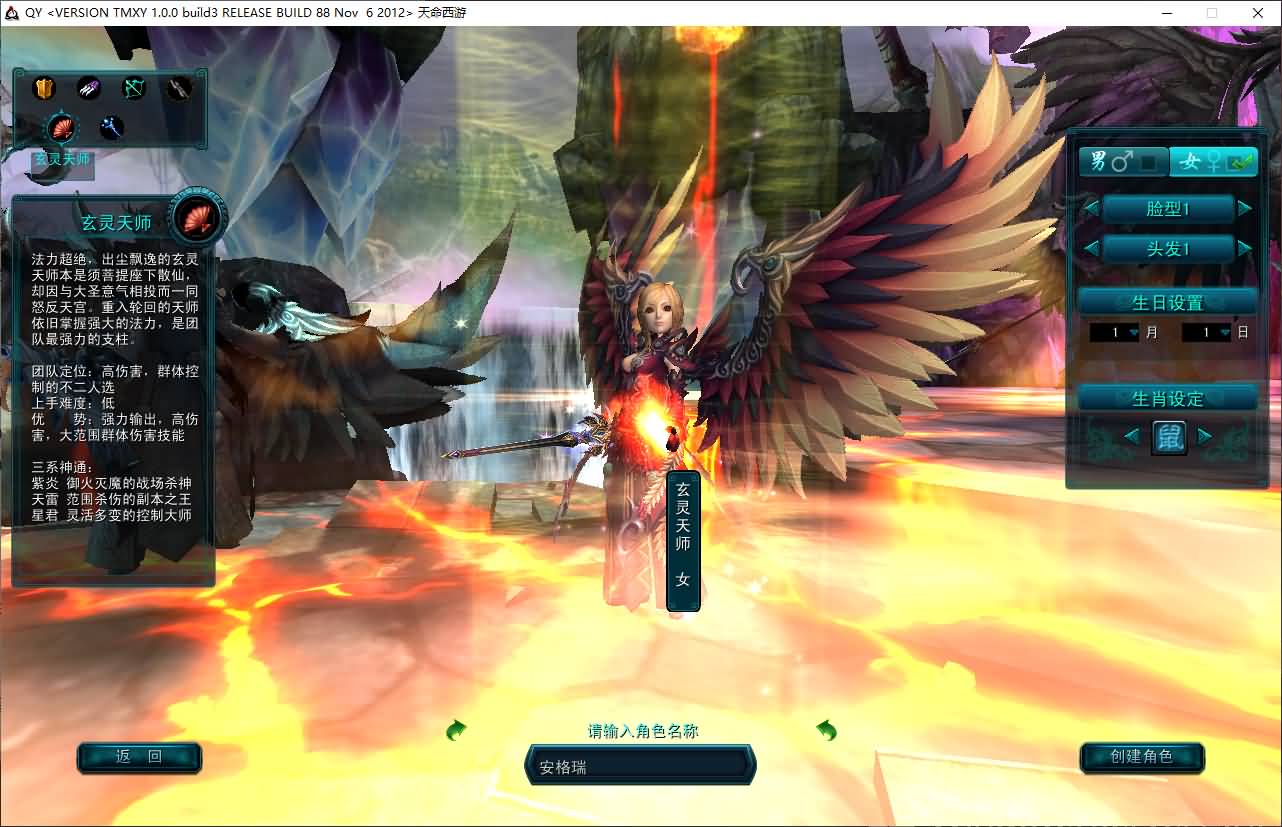Select the golden shield class icon
The image size is (1282, 827).
coord(44,89)
